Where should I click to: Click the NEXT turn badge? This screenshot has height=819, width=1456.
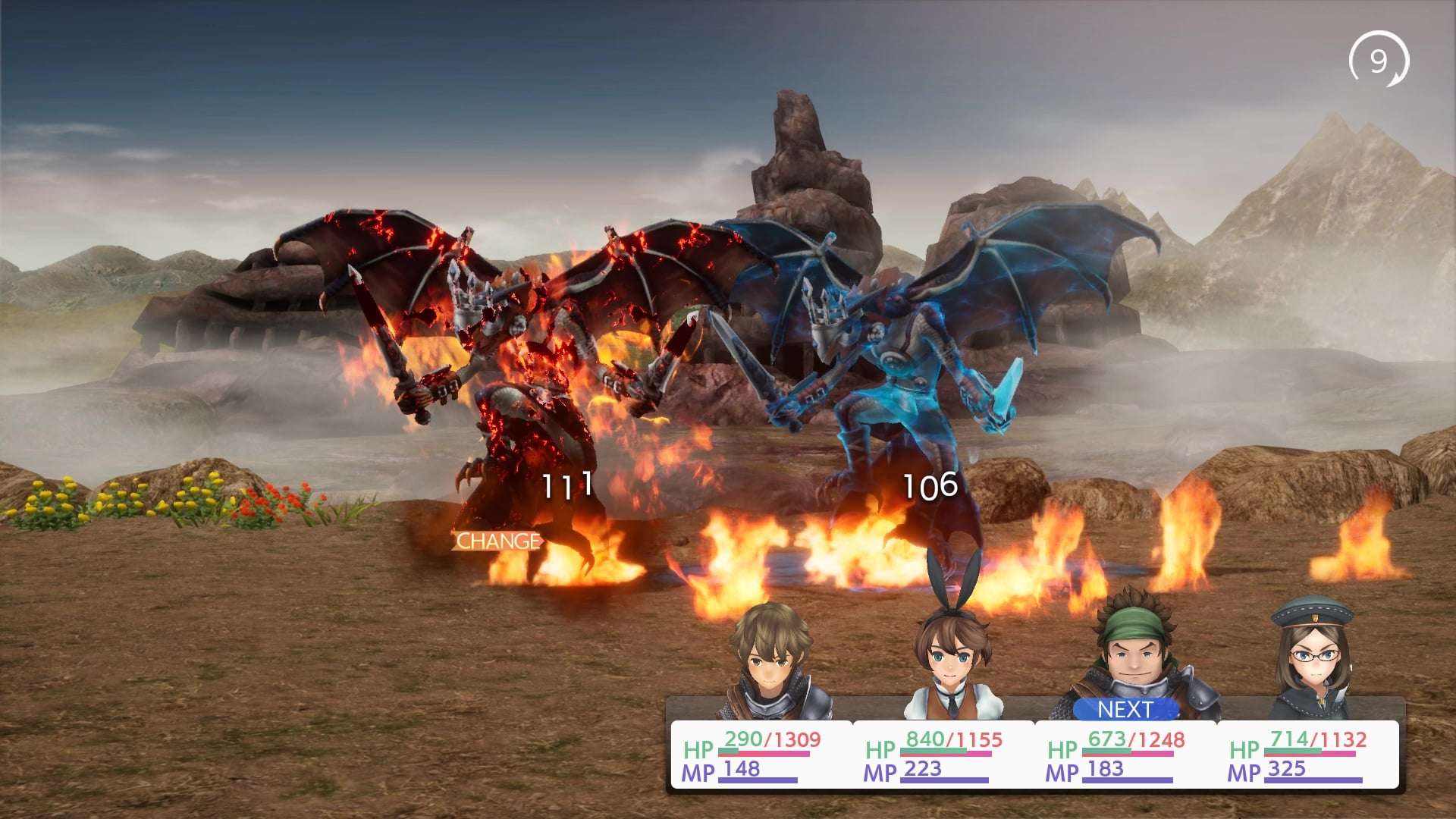click(1125, 709)
